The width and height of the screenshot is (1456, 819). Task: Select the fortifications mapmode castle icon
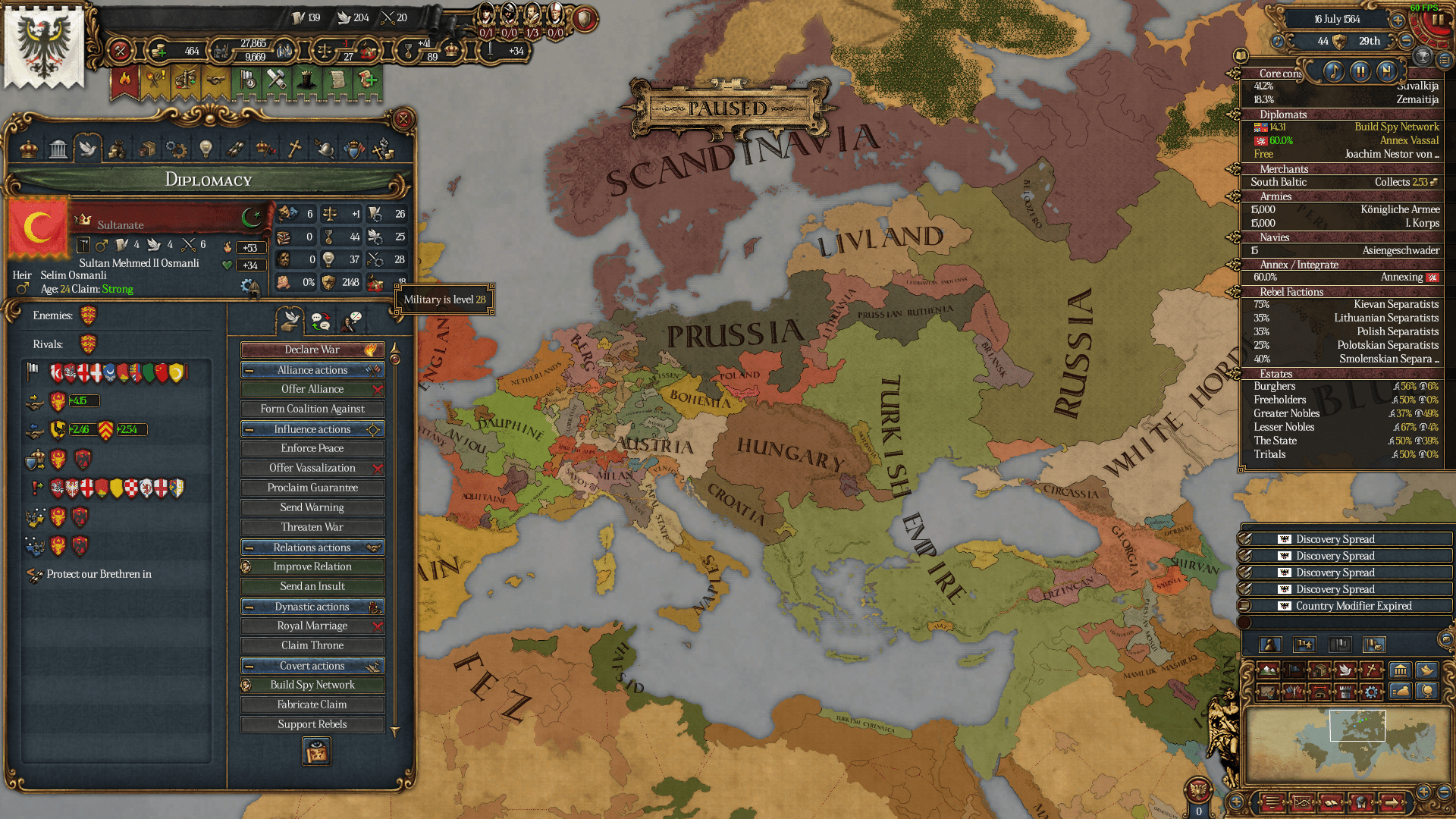[x=1345, y=693]
